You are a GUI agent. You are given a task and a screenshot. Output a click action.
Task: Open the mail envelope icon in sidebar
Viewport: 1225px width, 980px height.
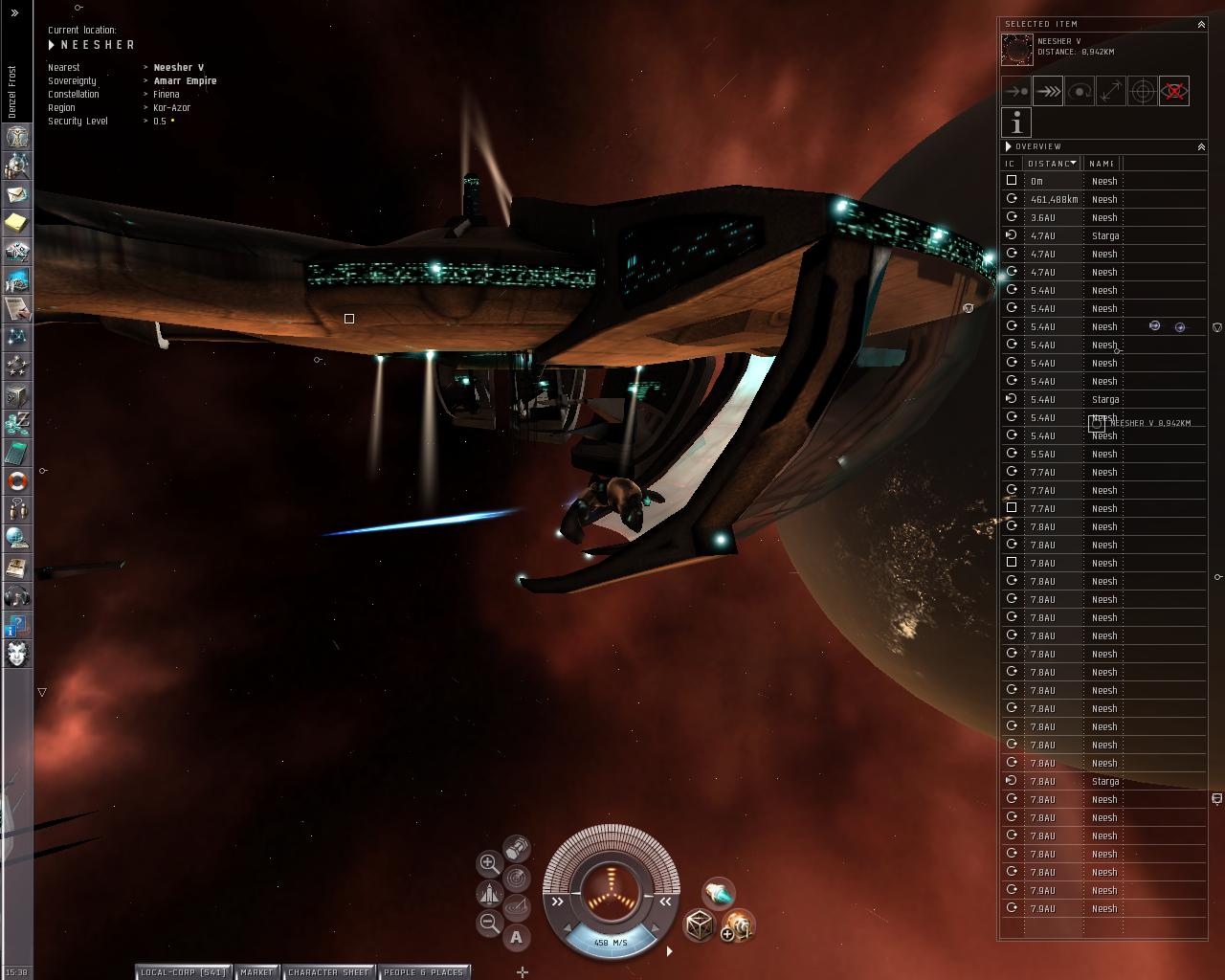[17, 194]
